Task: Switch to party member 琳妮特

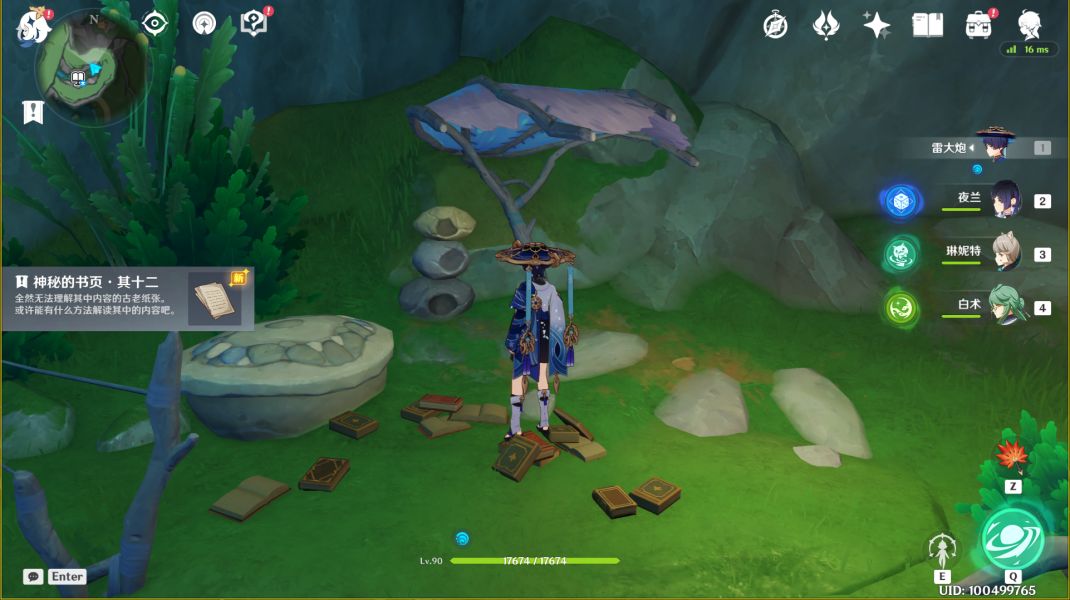Action: (1003, 253)
